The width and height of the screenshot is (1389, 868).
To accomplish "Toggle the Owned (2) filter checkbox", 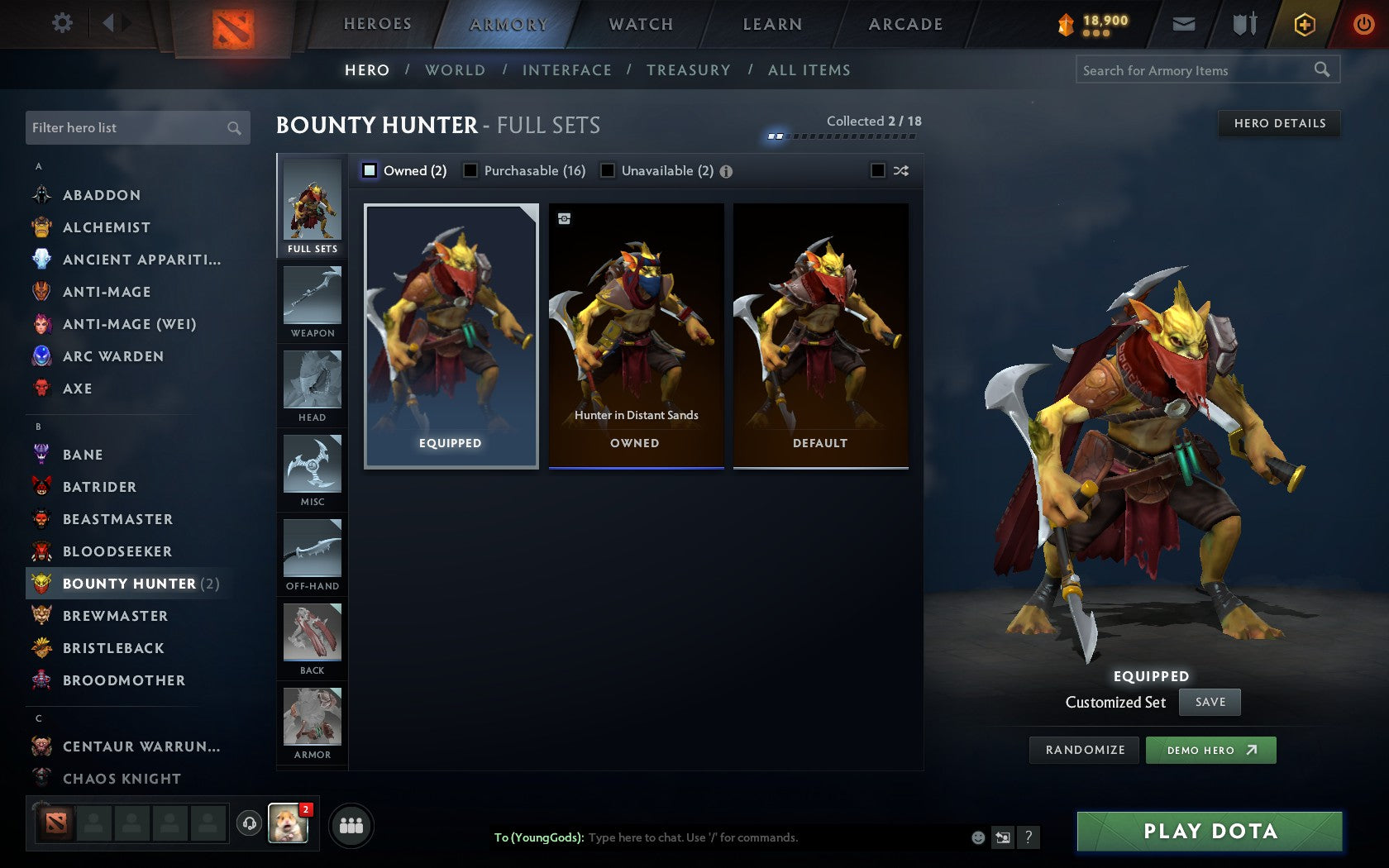I will coord(369,170).
